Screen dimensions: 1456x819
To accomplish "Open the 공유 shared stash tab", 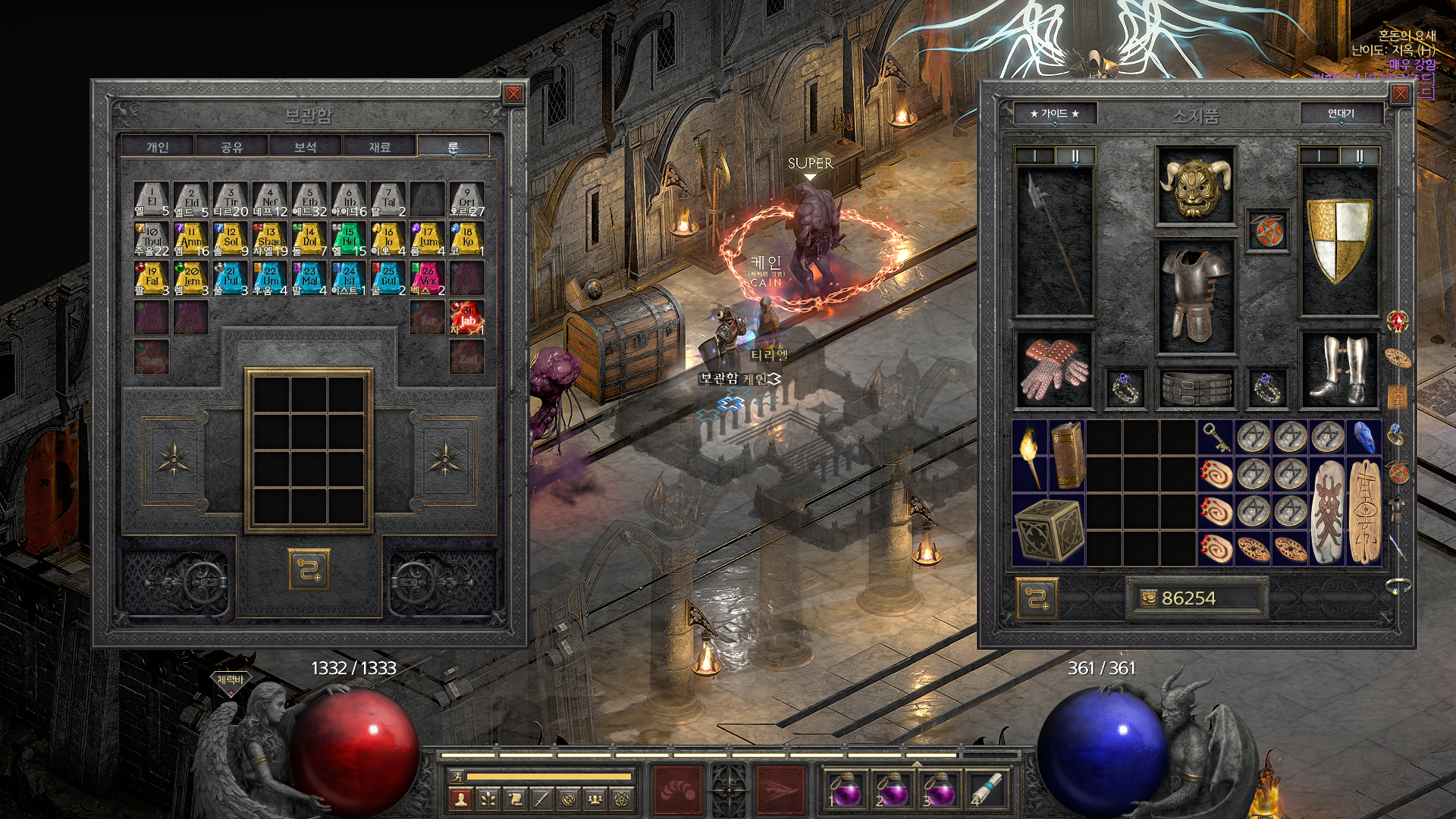I will click(231, 146).
